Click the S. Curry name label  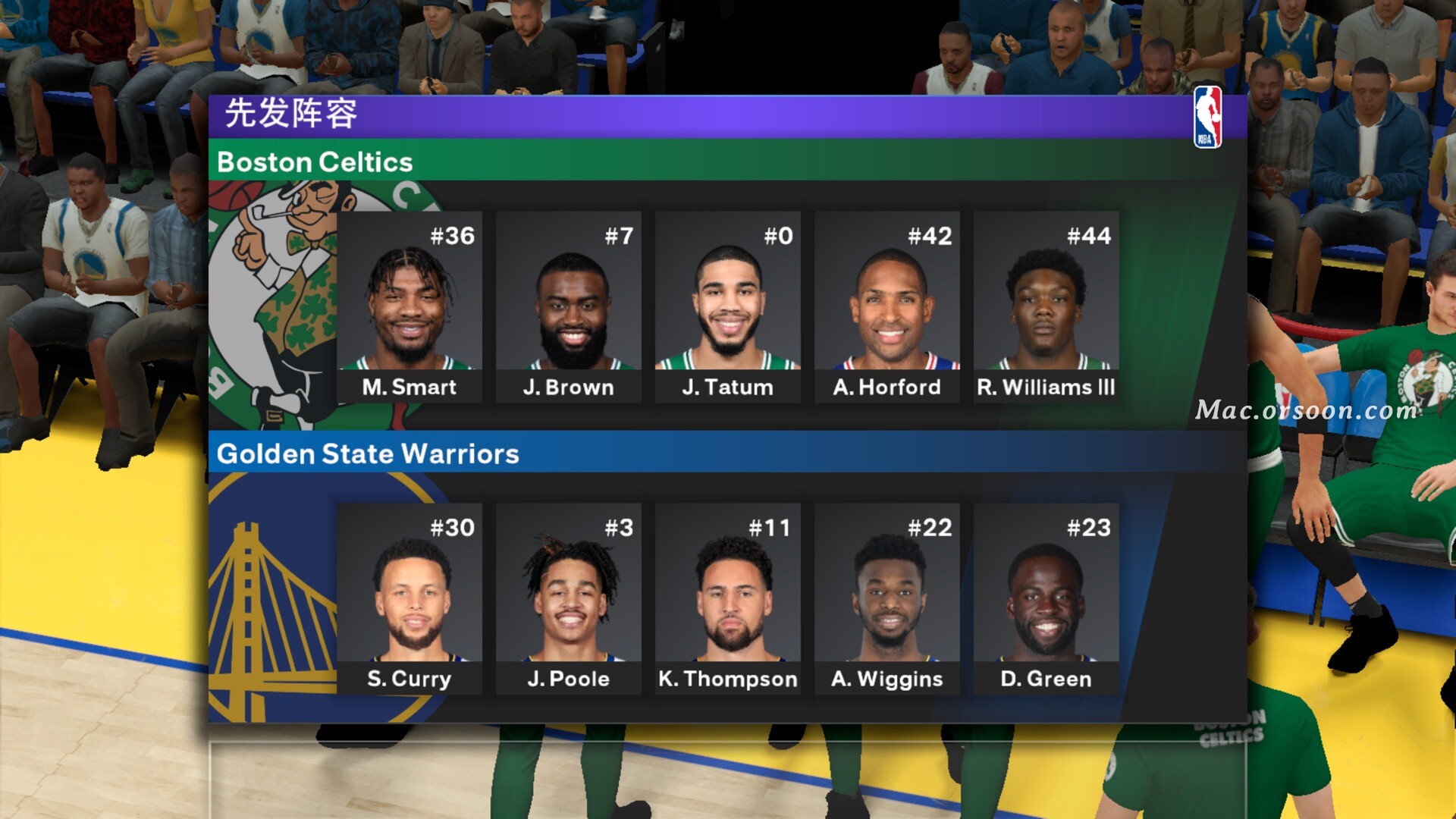pyautogui.click(x=409, y=679)
